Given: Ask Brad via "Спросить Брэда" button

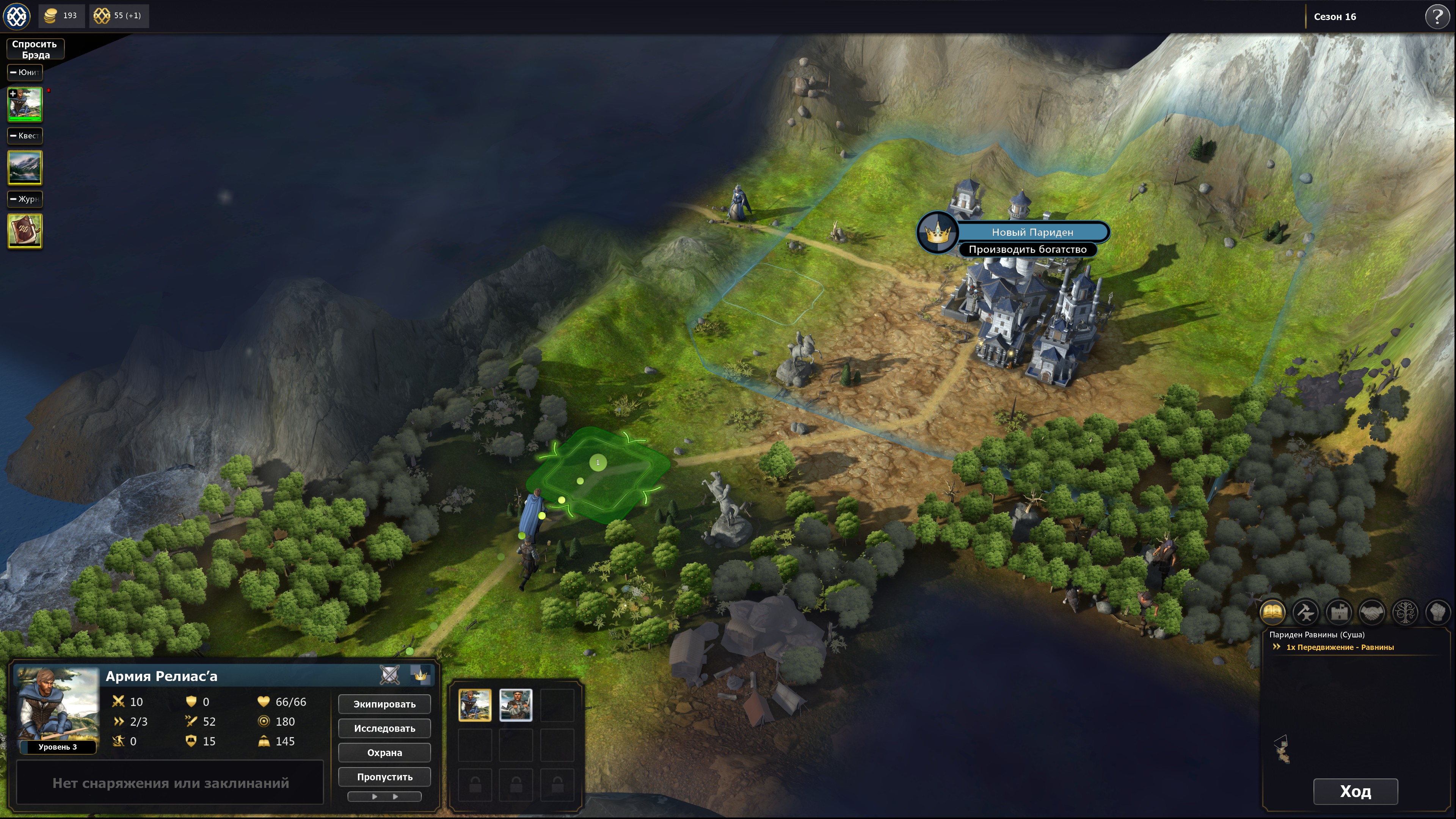Looking at the screenshot, I should tap(35, 49).
